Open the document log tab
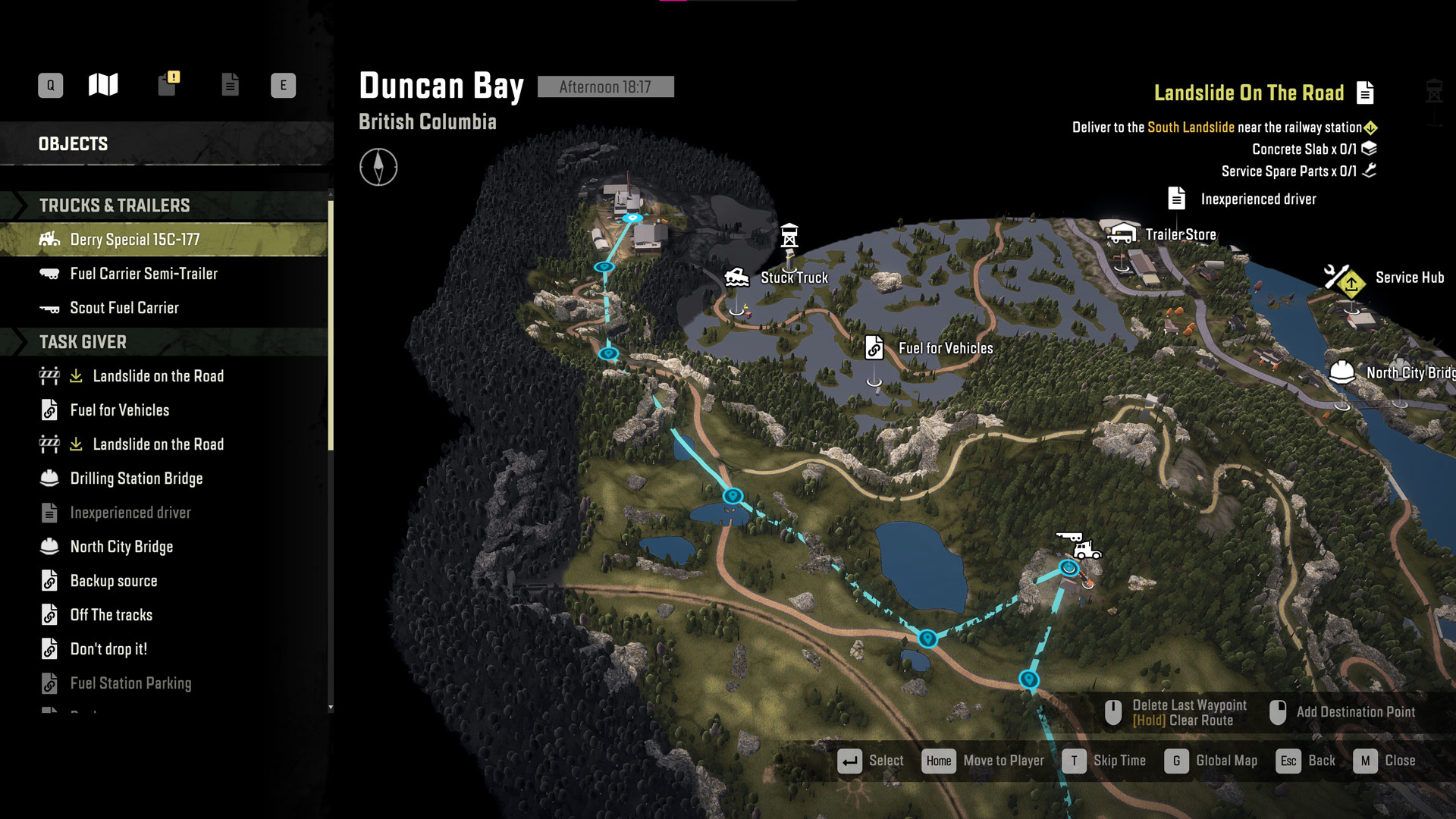1456x819 pixels. click(230, 85)
